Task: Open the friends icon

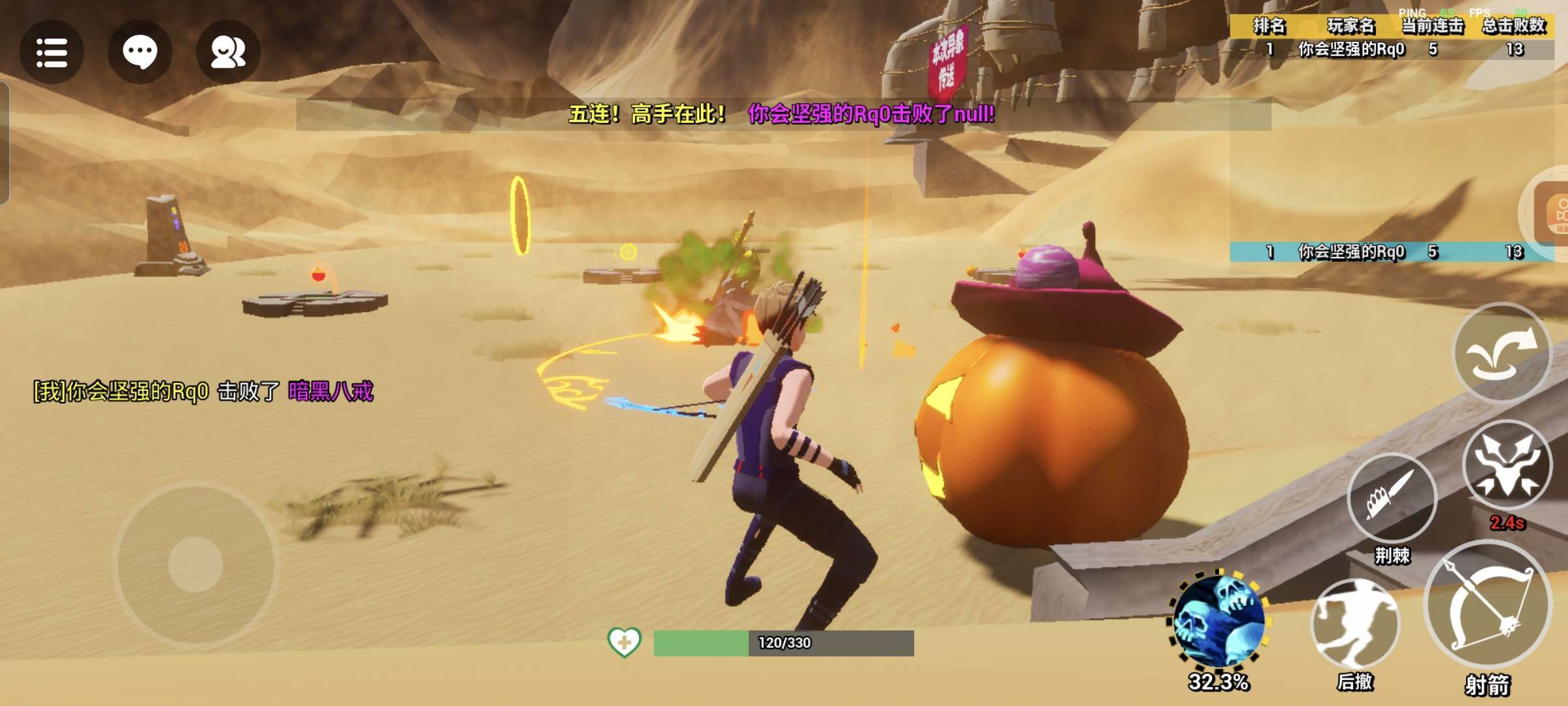Action: pos(228,52)
